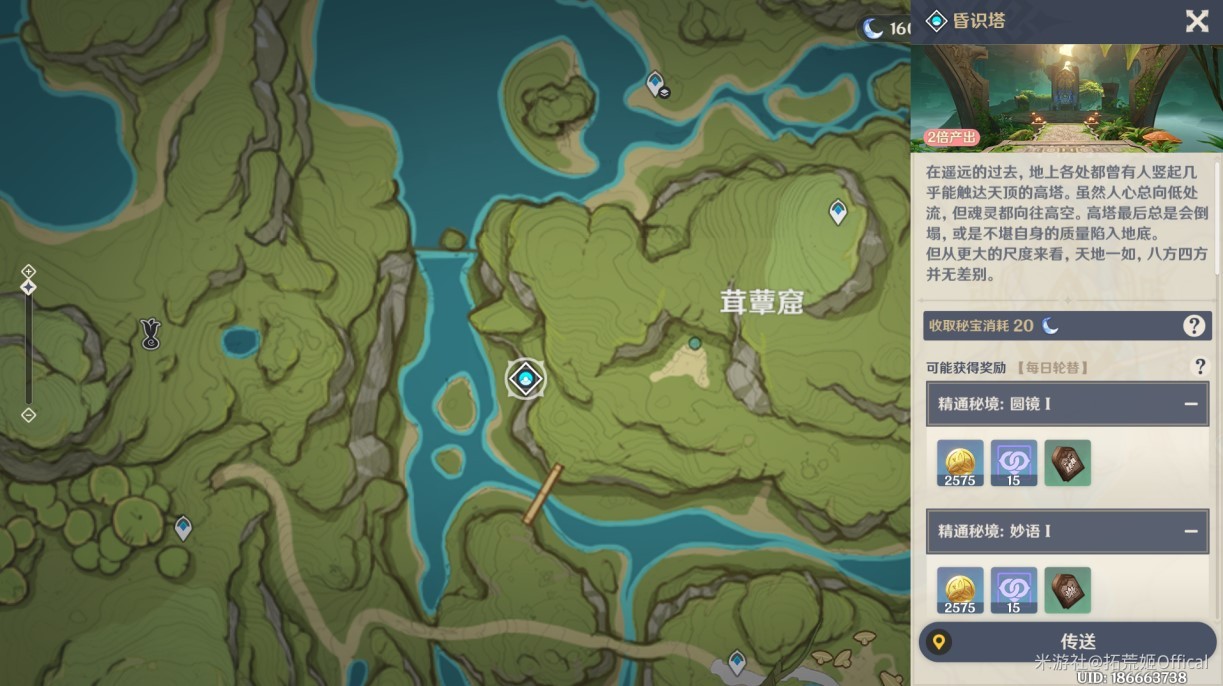Collapse the 精通秘境: 圆镜 I reward section
This screenshot has height=686, width=1223.
tap(1191, 404)
